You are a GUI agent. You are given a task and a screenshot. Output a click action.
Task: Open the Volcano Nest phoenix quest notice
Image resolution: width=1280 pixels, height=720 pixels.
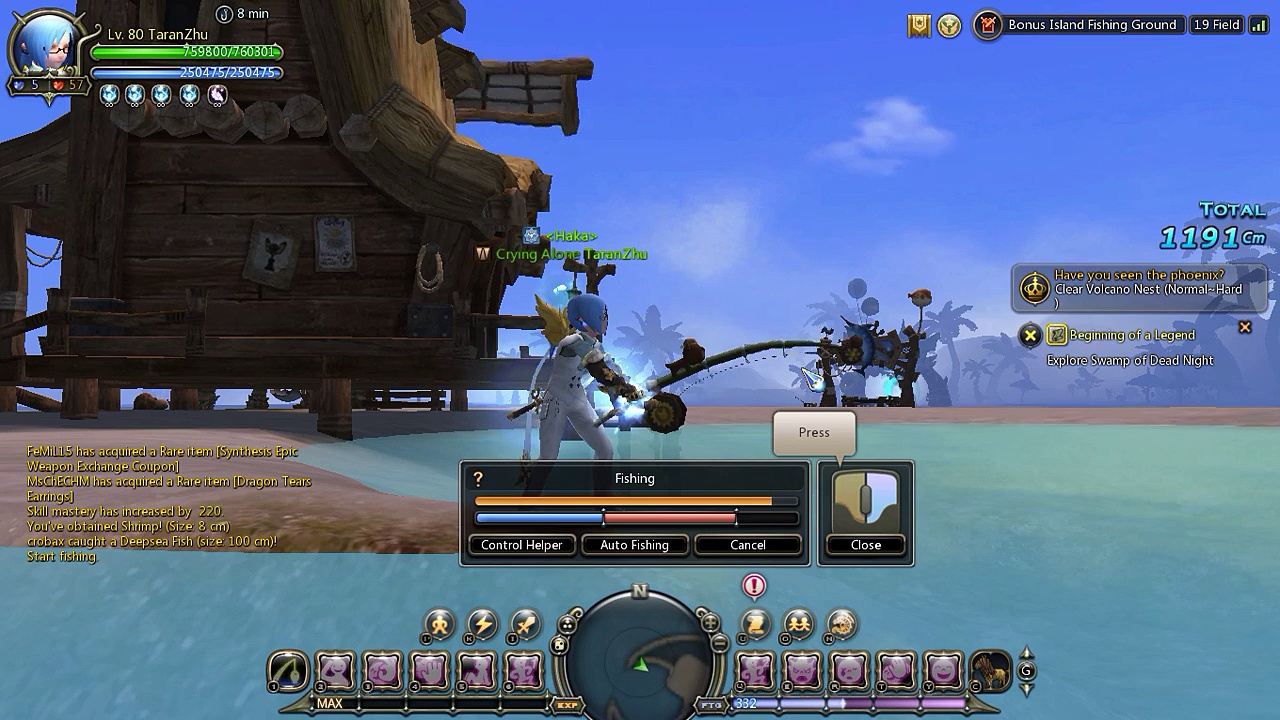pos(1138,289)
